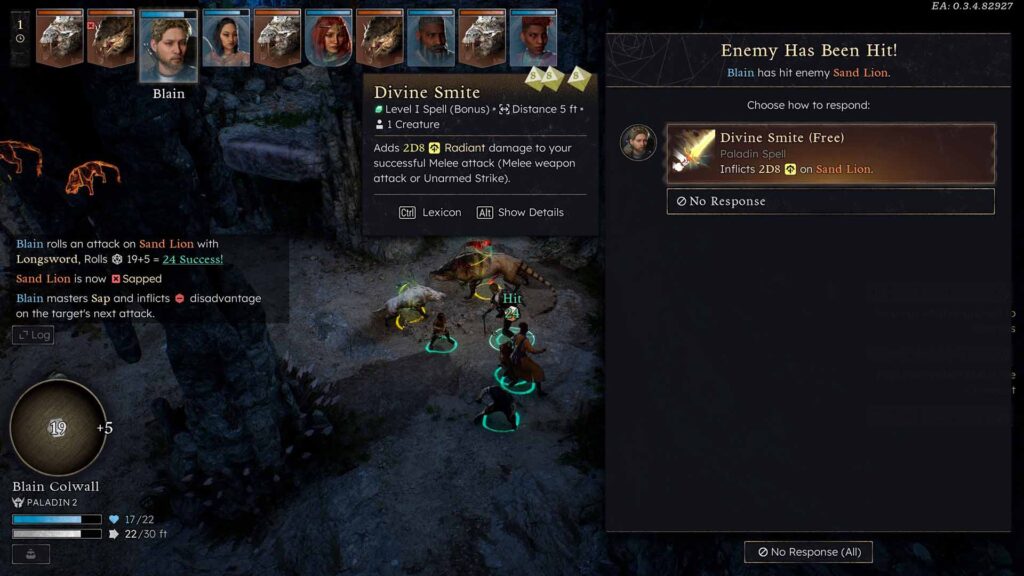Choose the grey-bearded man's initiative portrait
Image resolution: width=1024 pixels, height=576 pixels.
tap(431, 39)
